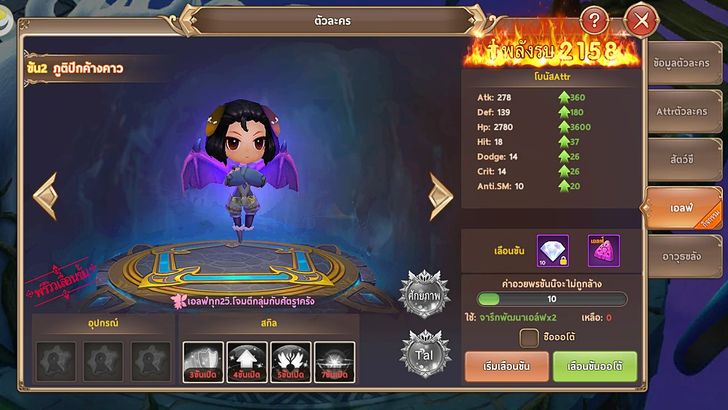Show the next elf with right arrow
Screen dimensions: 728x410
pyautogui.click(x=440, y=197)
